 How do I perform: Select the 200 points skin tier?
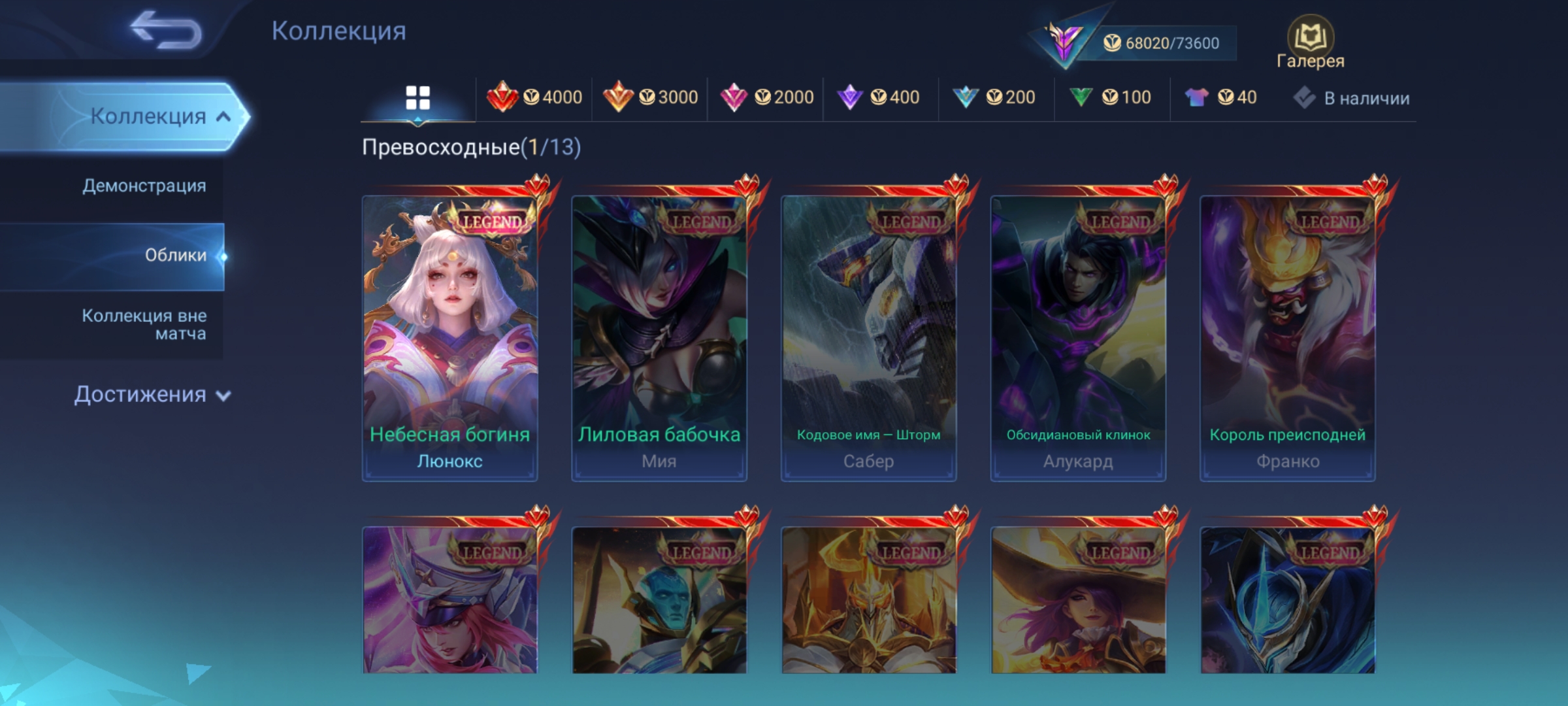pyautogui.click(x=994, y=97)
